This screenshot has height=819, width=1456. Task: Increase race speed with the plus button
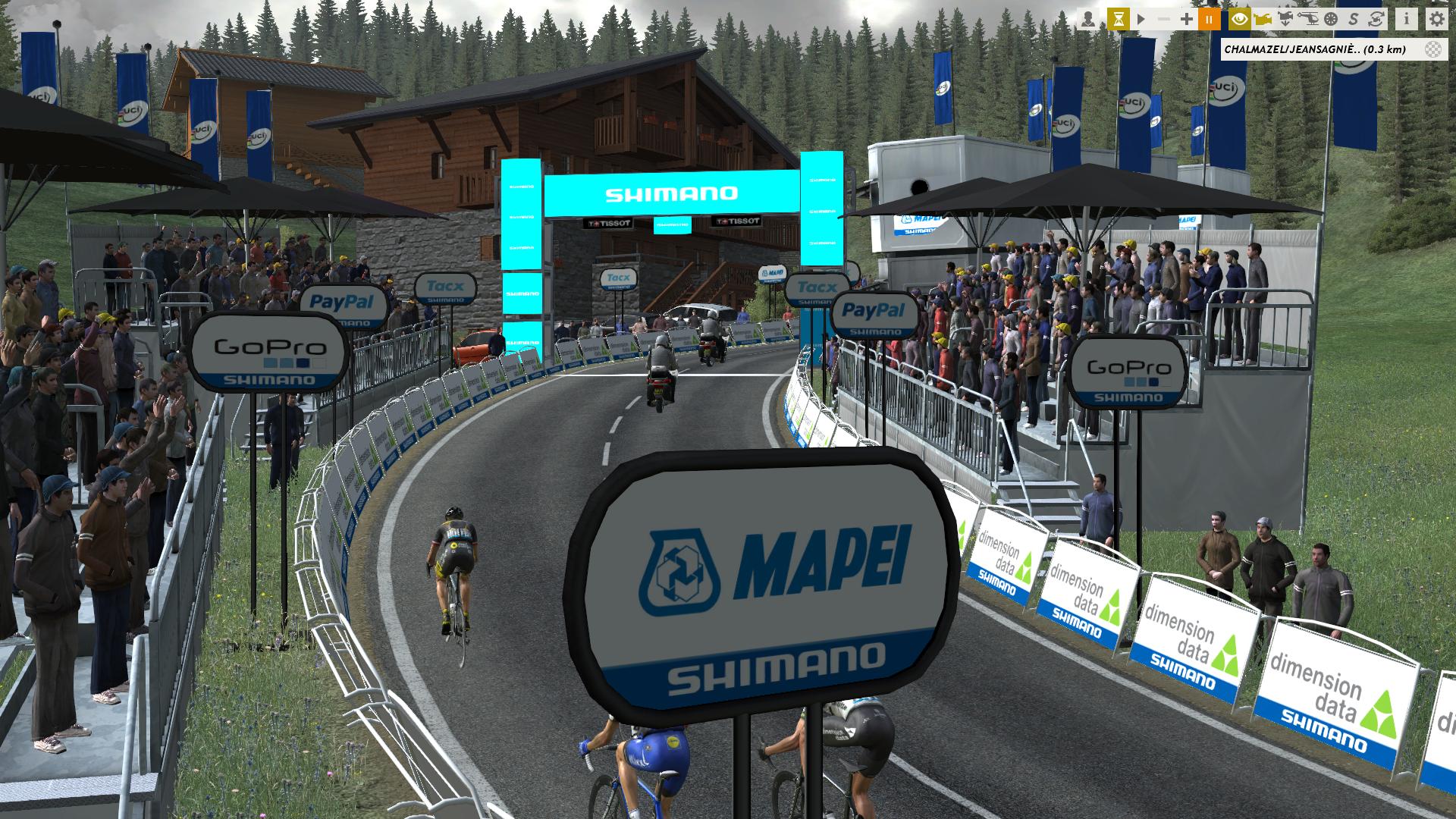[1187, 19]
